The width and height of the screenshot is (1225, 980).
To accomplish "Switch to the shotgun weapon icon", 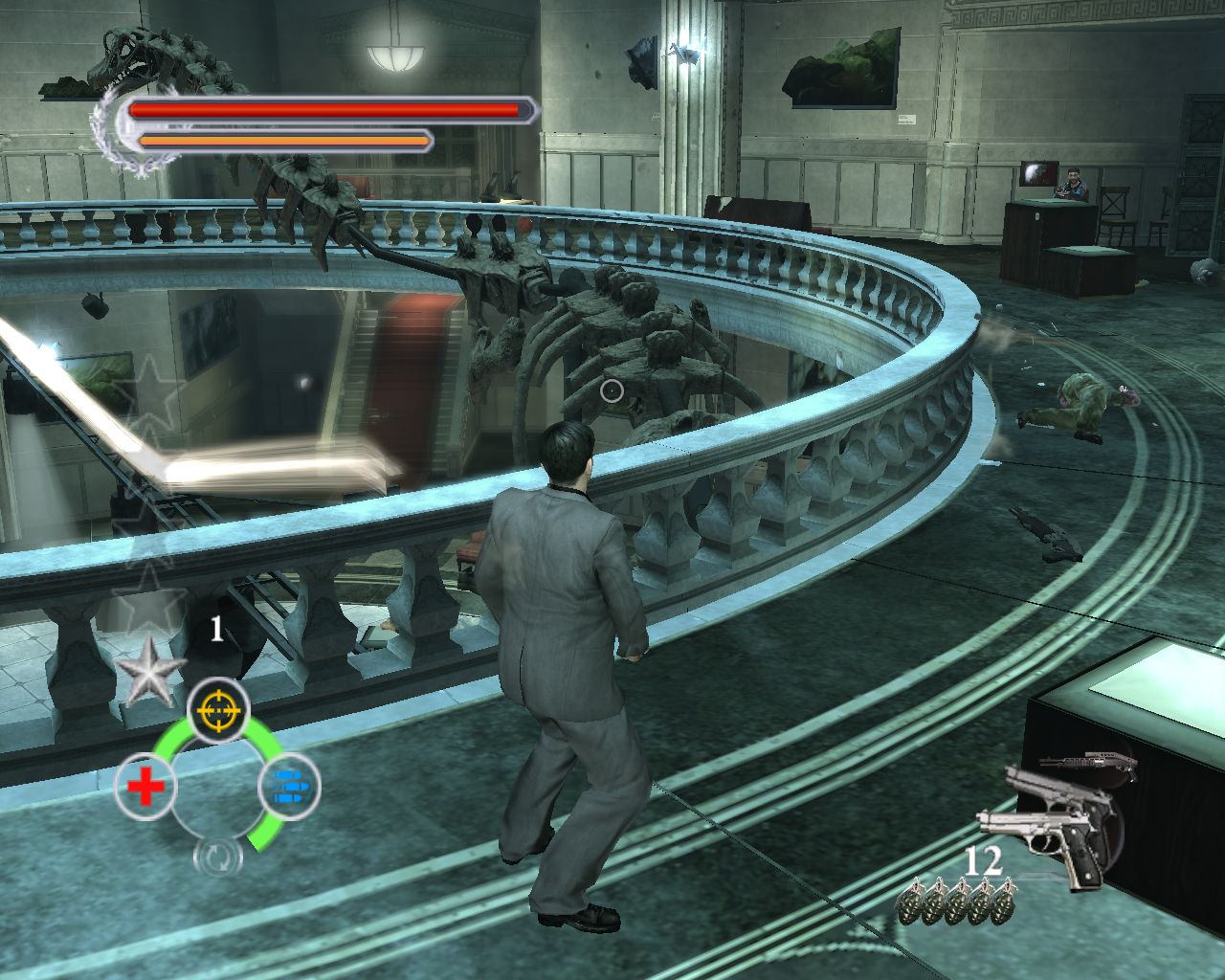I will click(x=1088, y=764).
